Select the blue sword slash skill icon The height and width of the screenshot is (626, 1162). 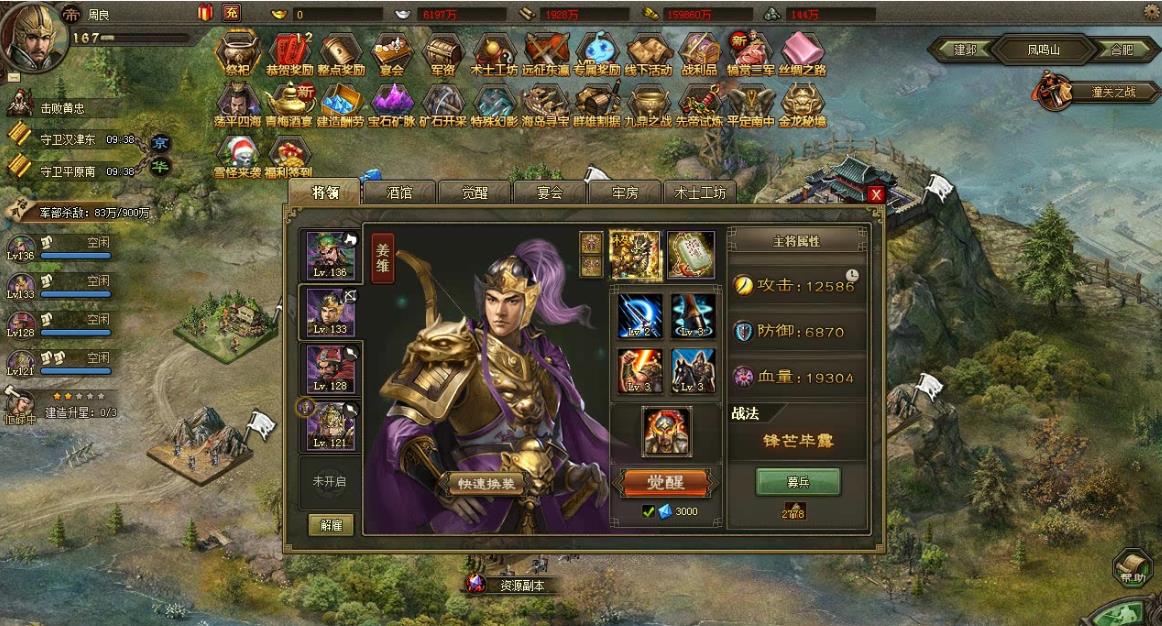click(x=640, y=316)
